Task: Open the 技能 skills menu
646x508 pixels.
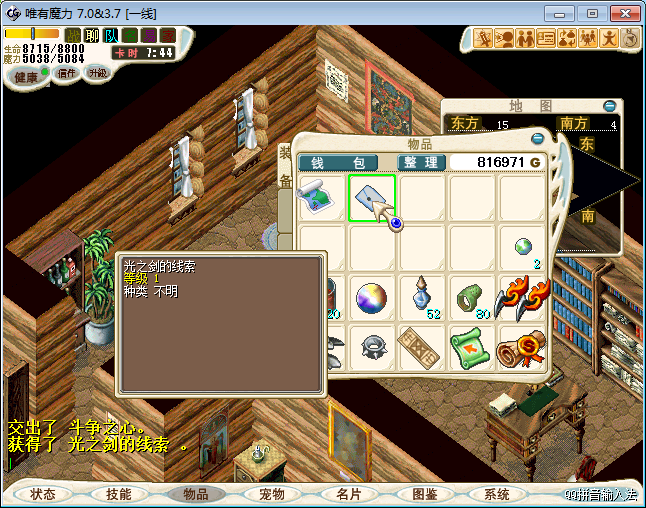Action: click(119, 494)
